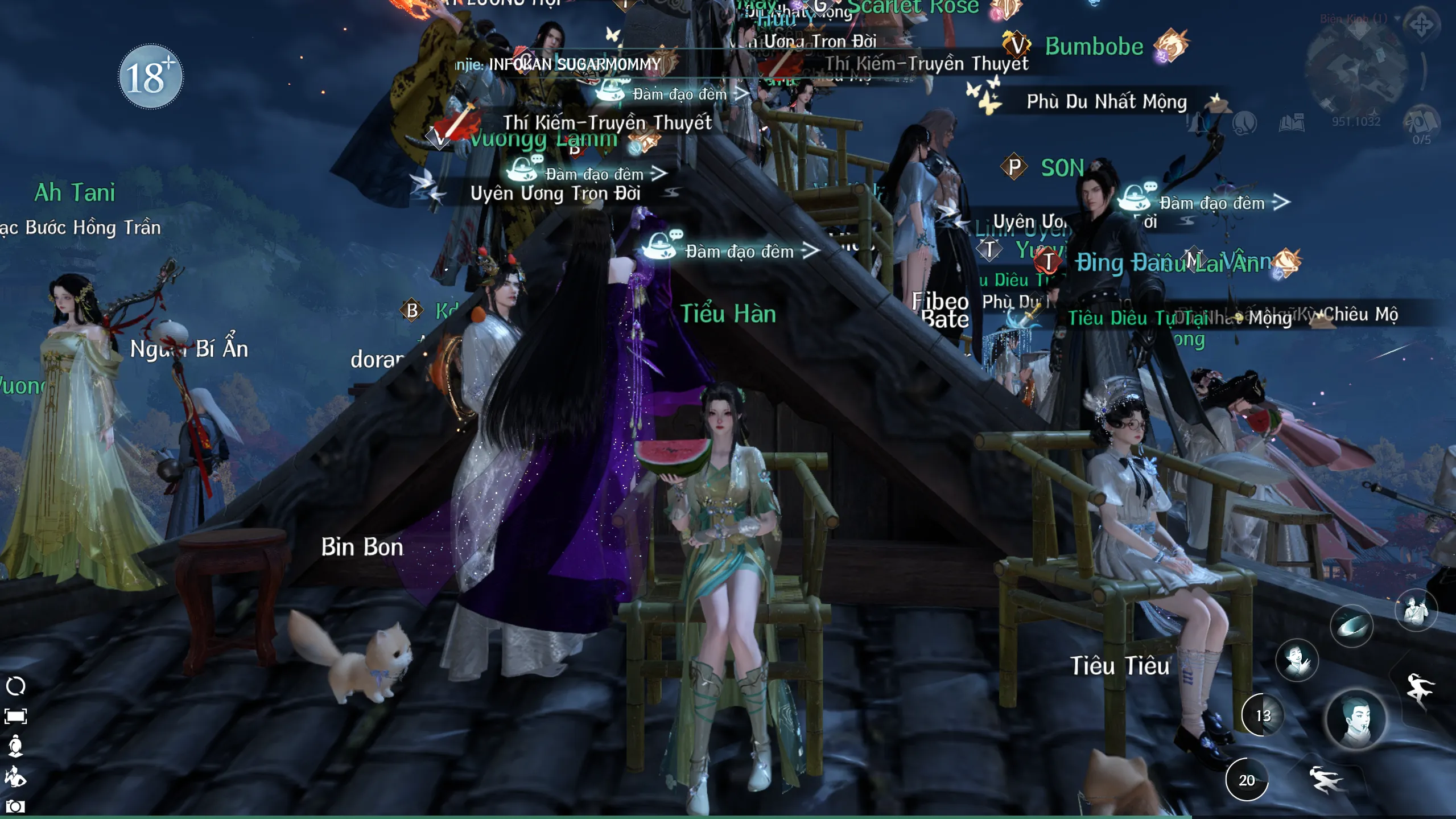Expand the Biên Kinh (1) channel dropdown
The image size is (1456, 819).
[x=1397, y=18]
